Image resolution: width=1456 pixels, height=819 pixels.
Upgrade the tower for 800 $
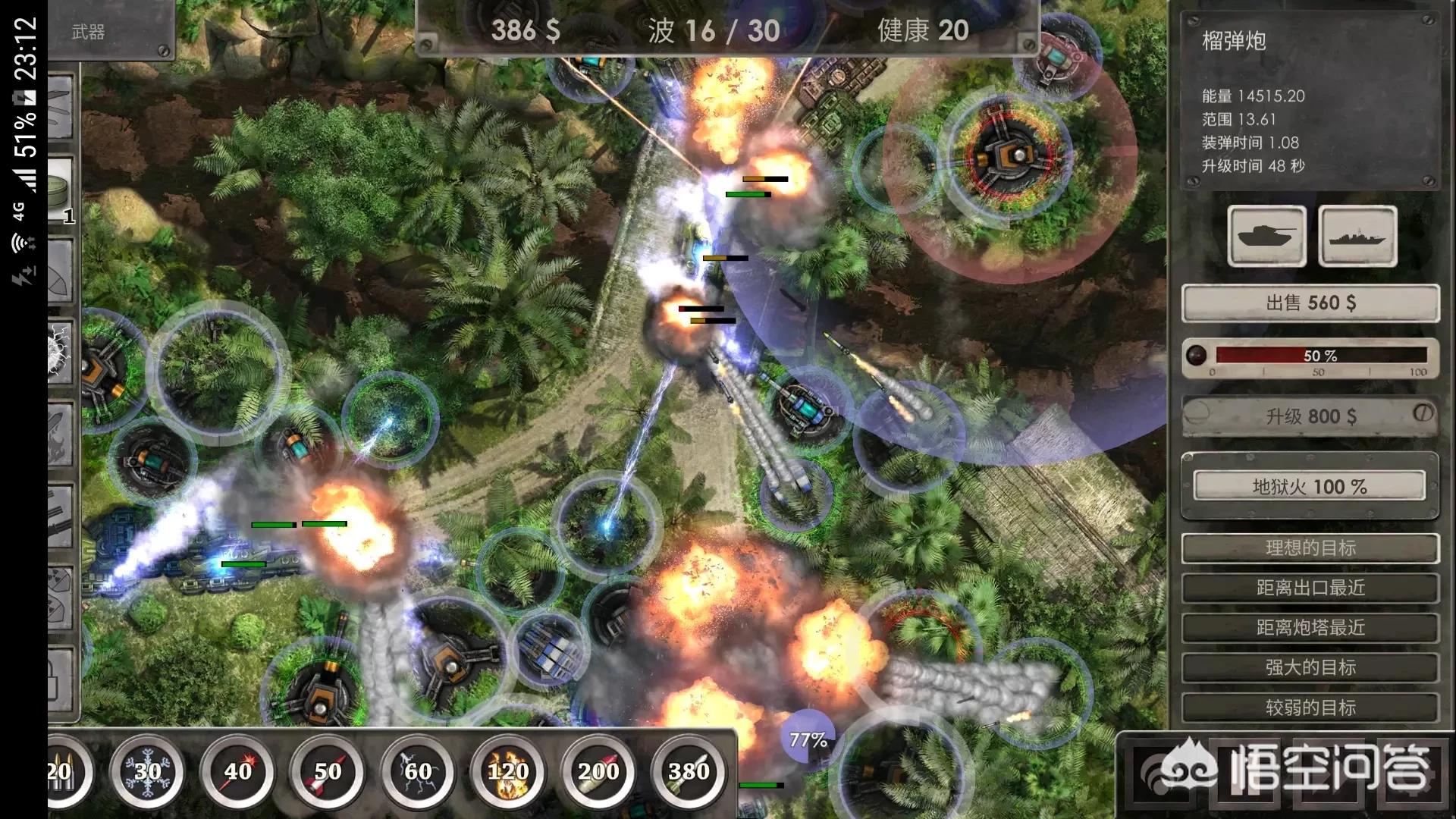tap(1310, 416)
